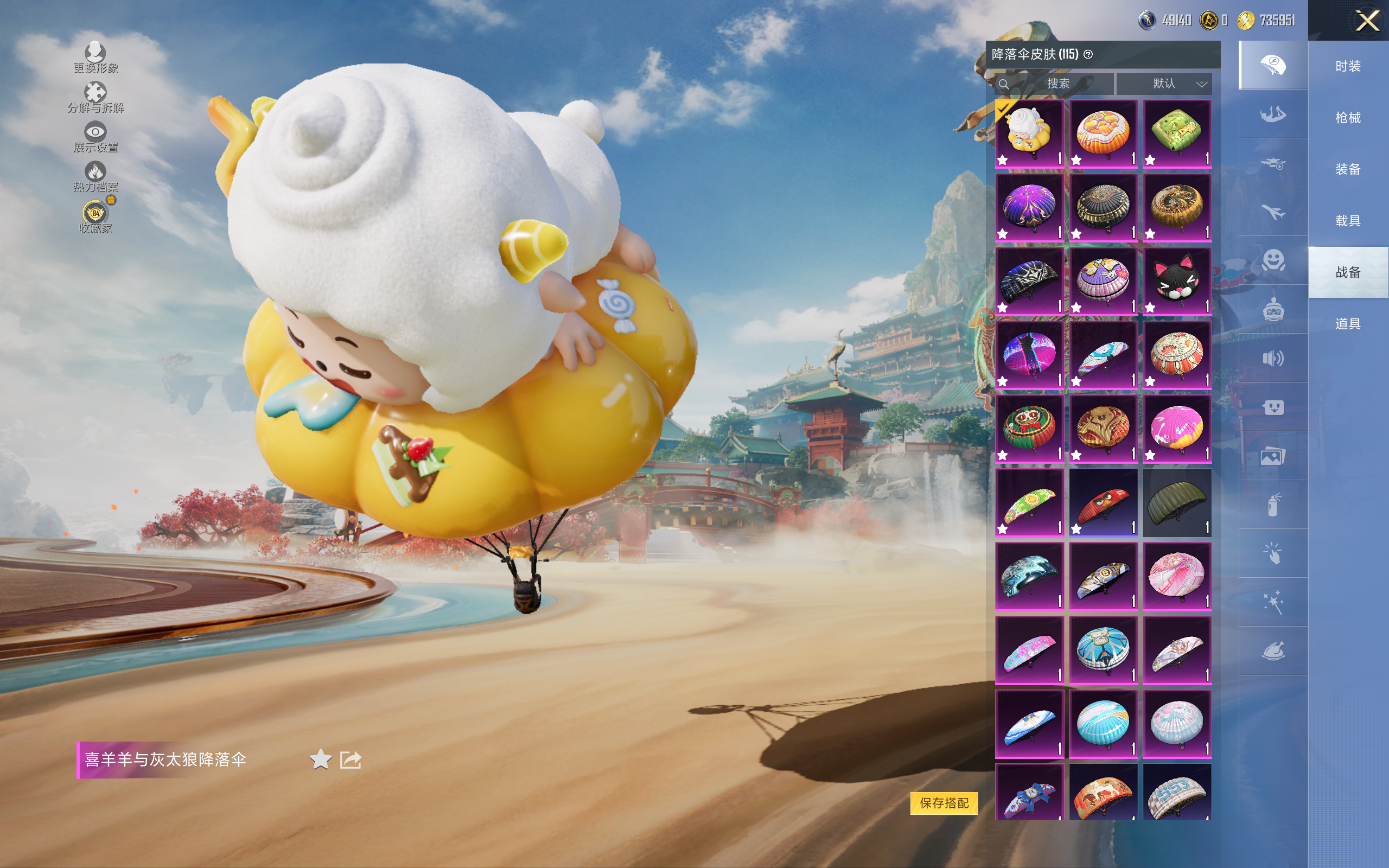This screenshot has width=1389, height=868.
Task: Click the 保存搭配 button
Action: click(944, 802)
